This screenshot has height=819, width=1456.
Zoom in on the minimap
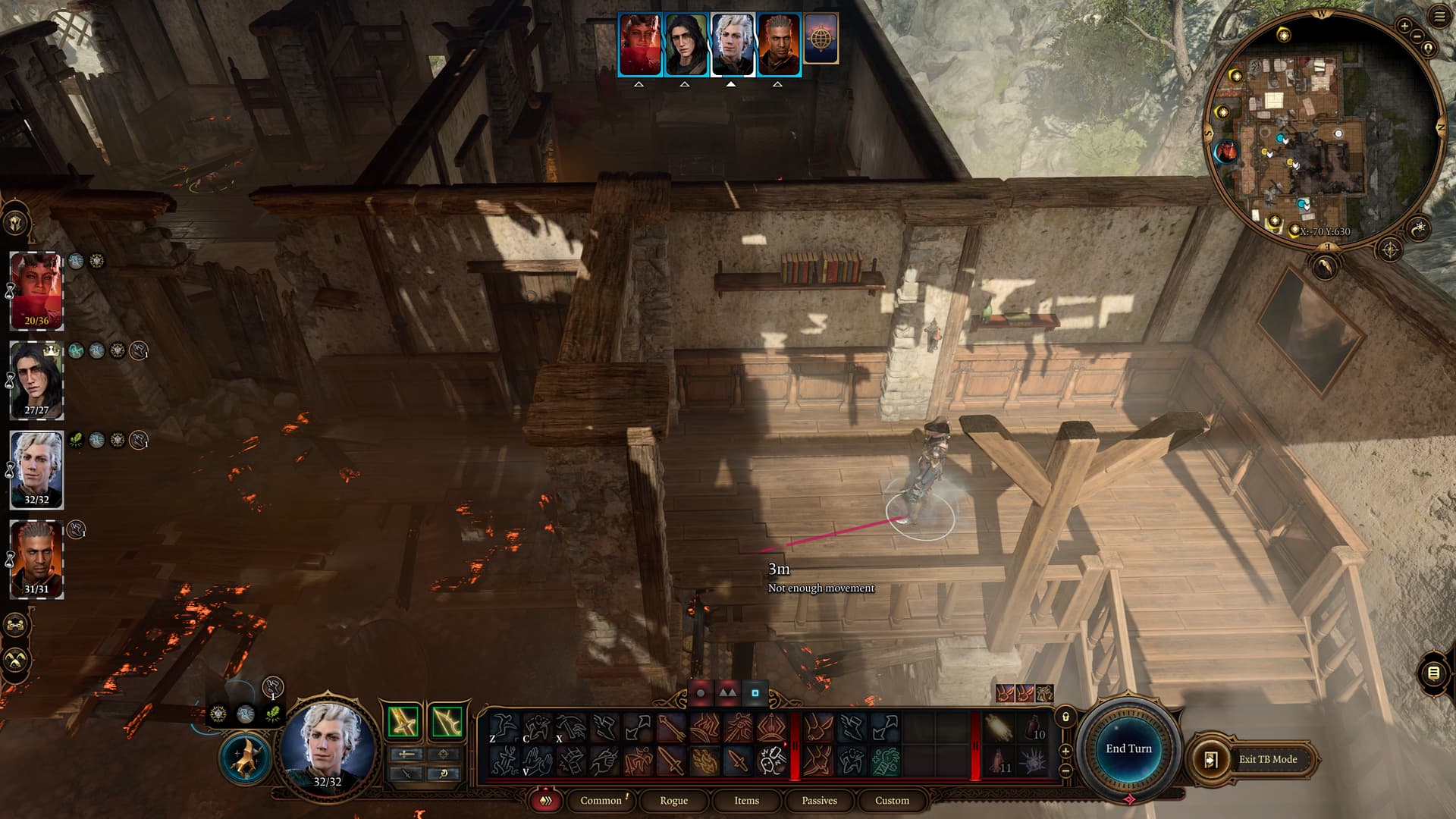[x=1404, y=26]
